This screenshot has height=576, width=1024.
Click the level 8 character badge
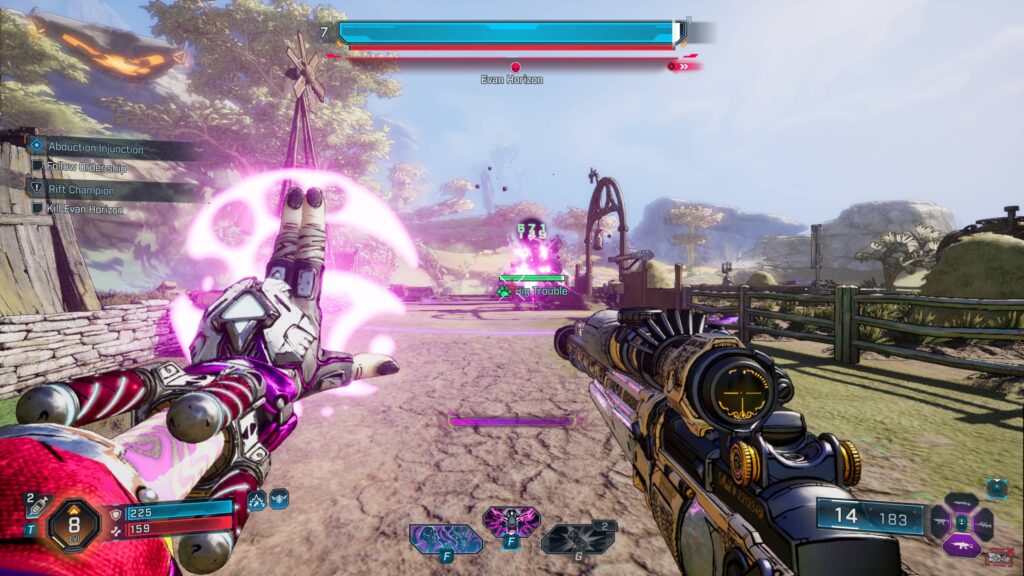[75, 521]
